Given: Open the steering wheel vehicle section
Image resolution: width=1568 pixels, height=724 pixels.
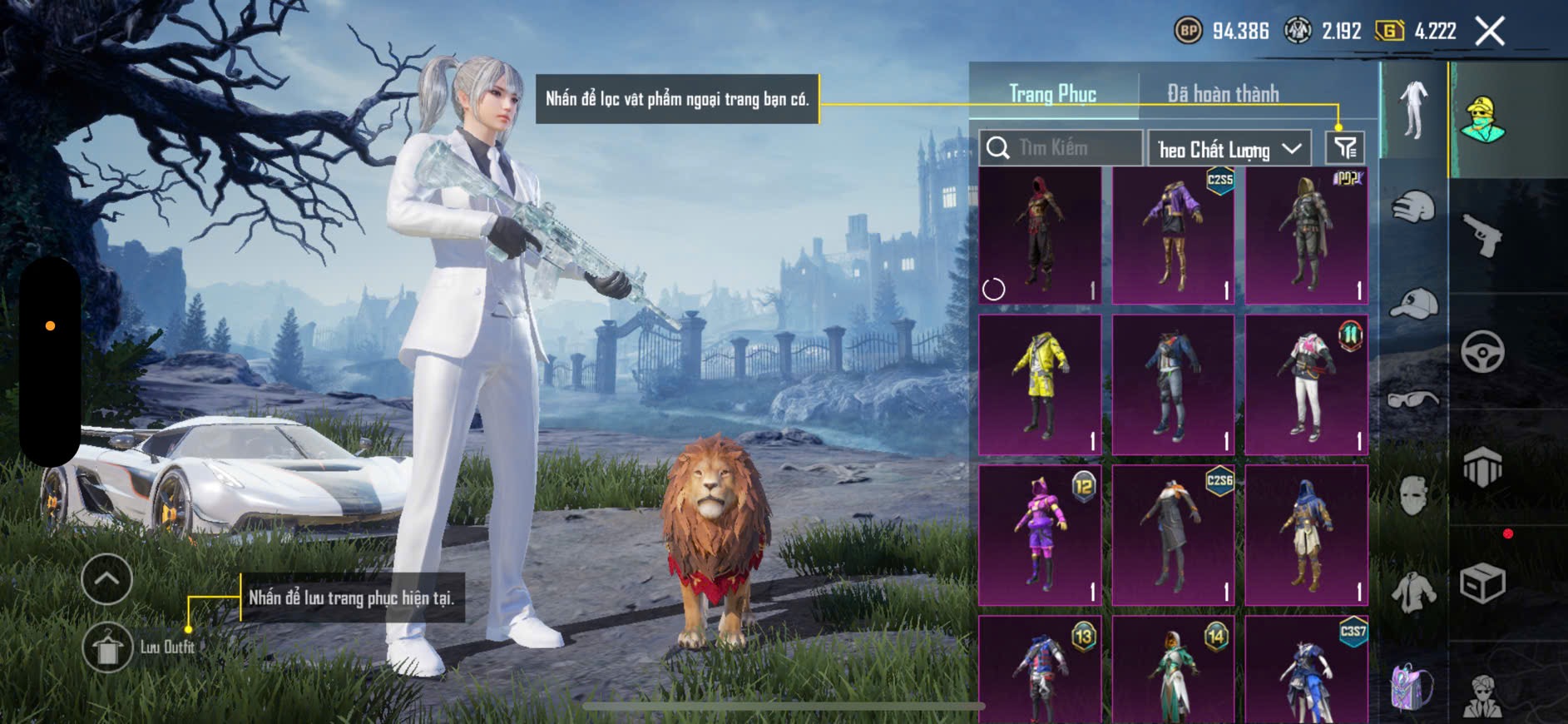Looking at the screenshot, I should coord(1483,351).
